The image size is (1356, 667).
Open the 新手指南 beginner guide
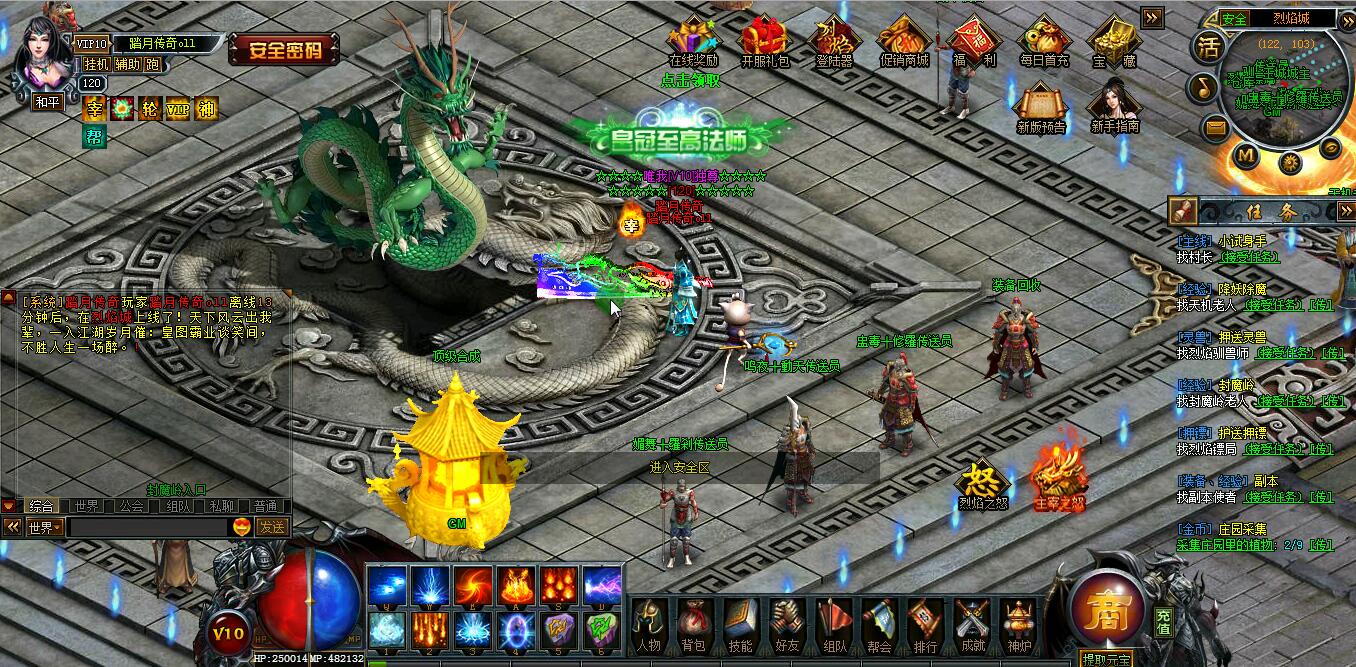coord(1114,104)
